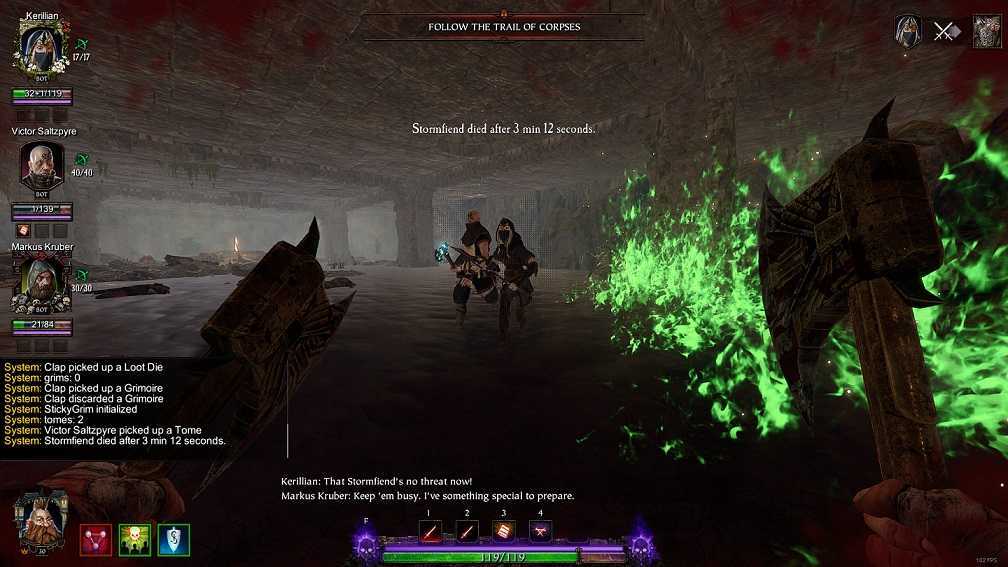The image size is (1008, 567).
Task: Select the green skull buff icon
Action: point(135,539)
